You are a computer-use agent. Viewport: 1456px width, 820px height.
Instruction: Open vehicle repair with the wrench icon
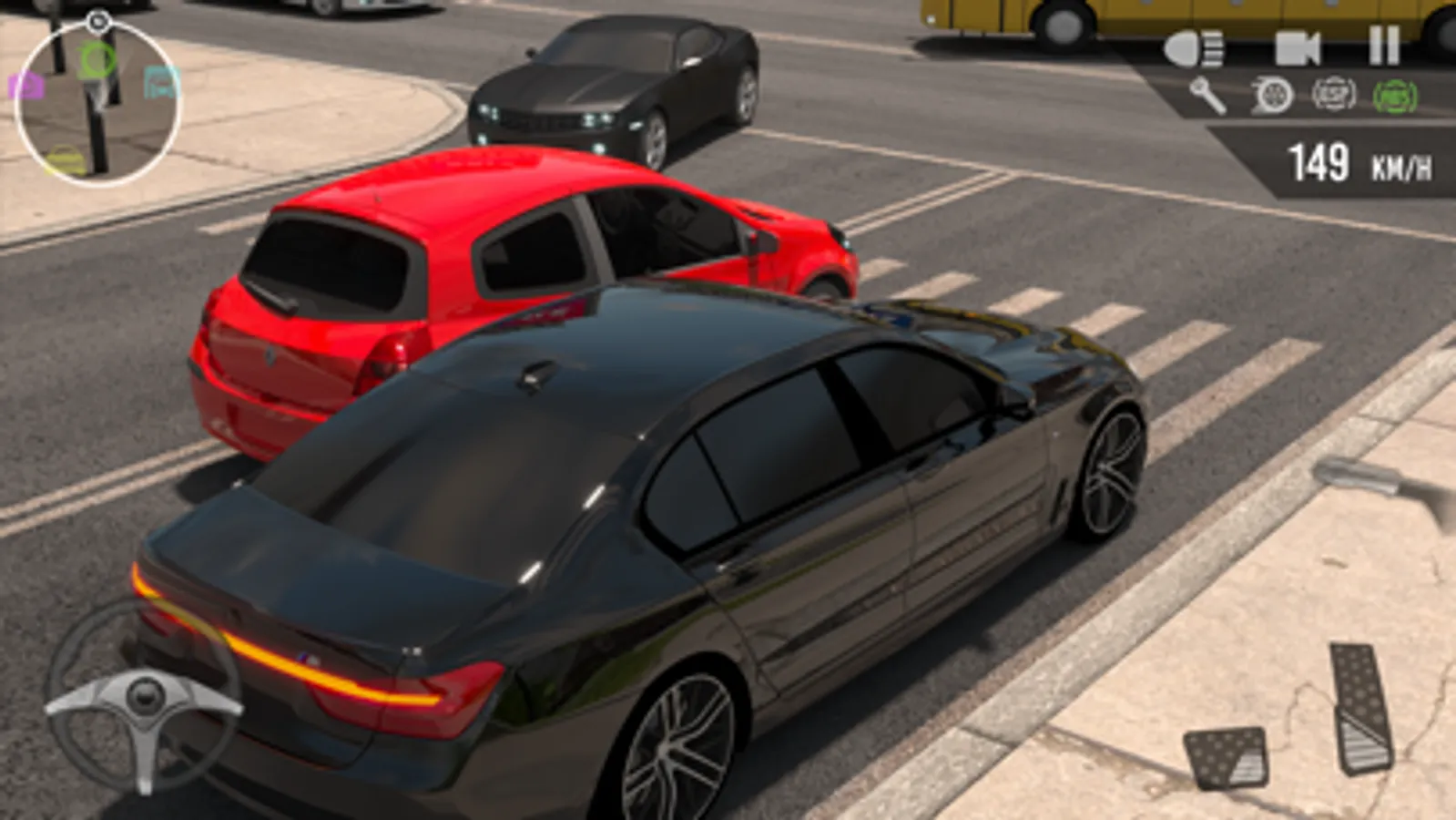coord(1207,93)
